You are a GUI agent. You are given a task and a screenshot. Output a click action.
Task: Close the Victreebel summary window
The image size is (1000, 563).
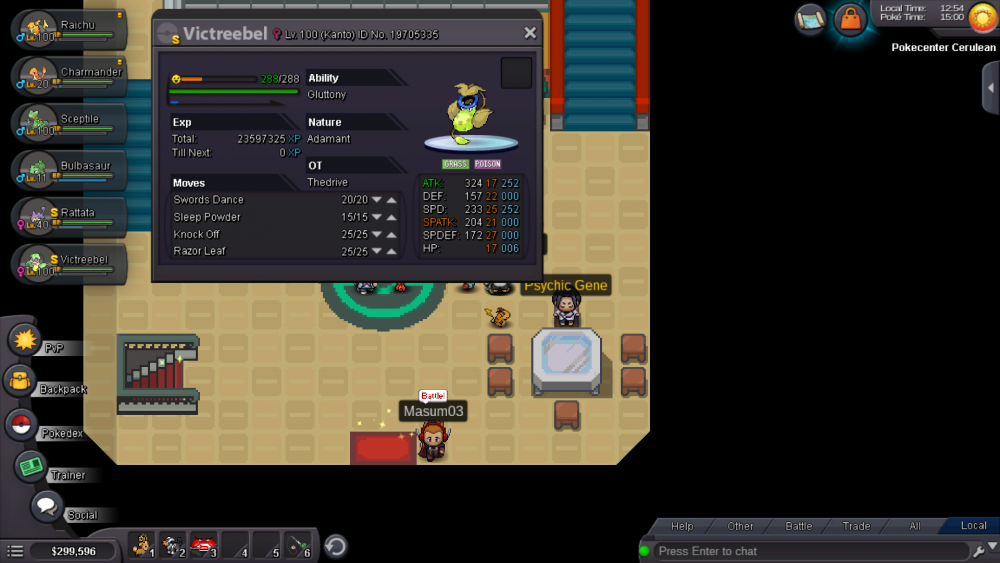pyautogui.click(x=530, y=33)
